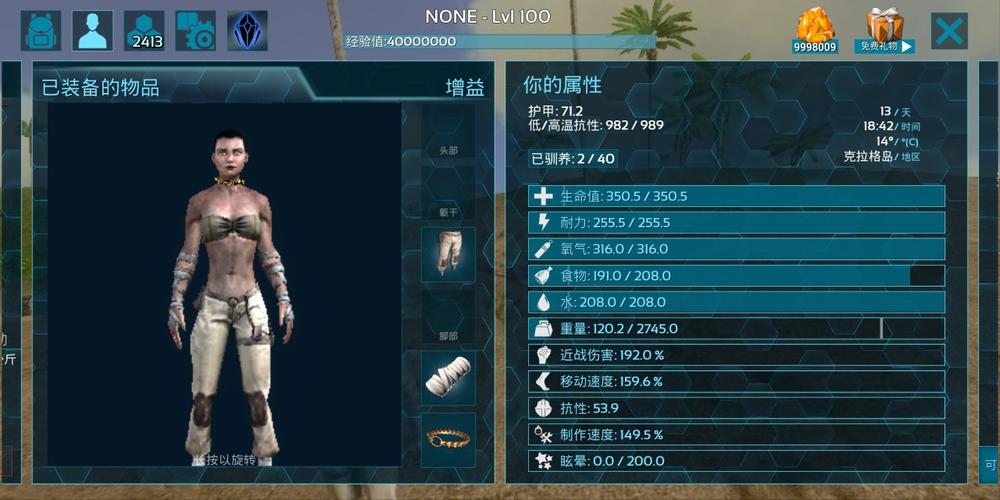Select the equipped cloth pants slot

[447, 254]
